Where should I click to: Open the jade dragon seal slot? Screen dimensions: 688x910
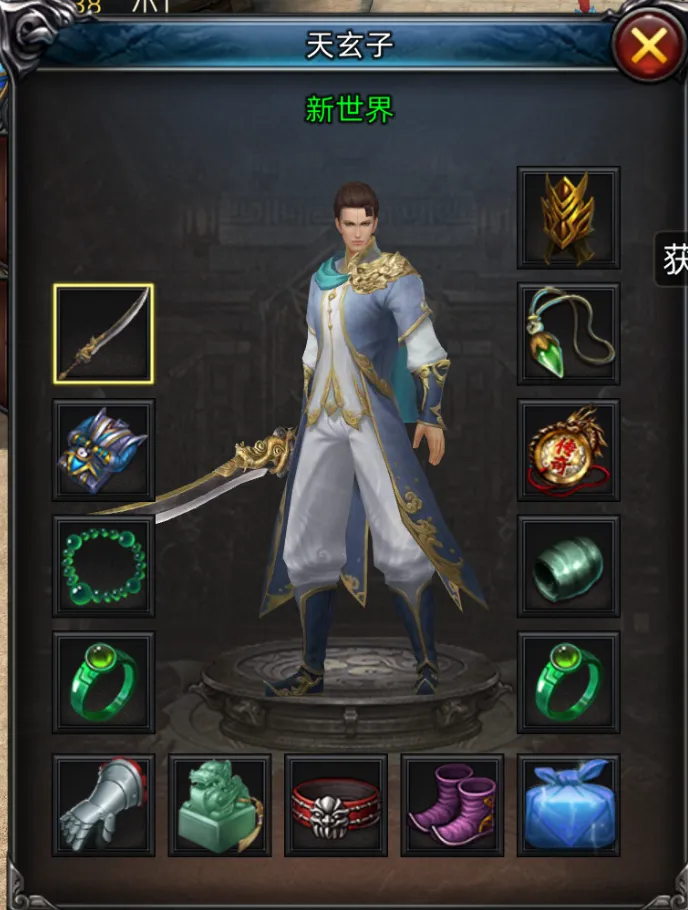click(219, 805)
